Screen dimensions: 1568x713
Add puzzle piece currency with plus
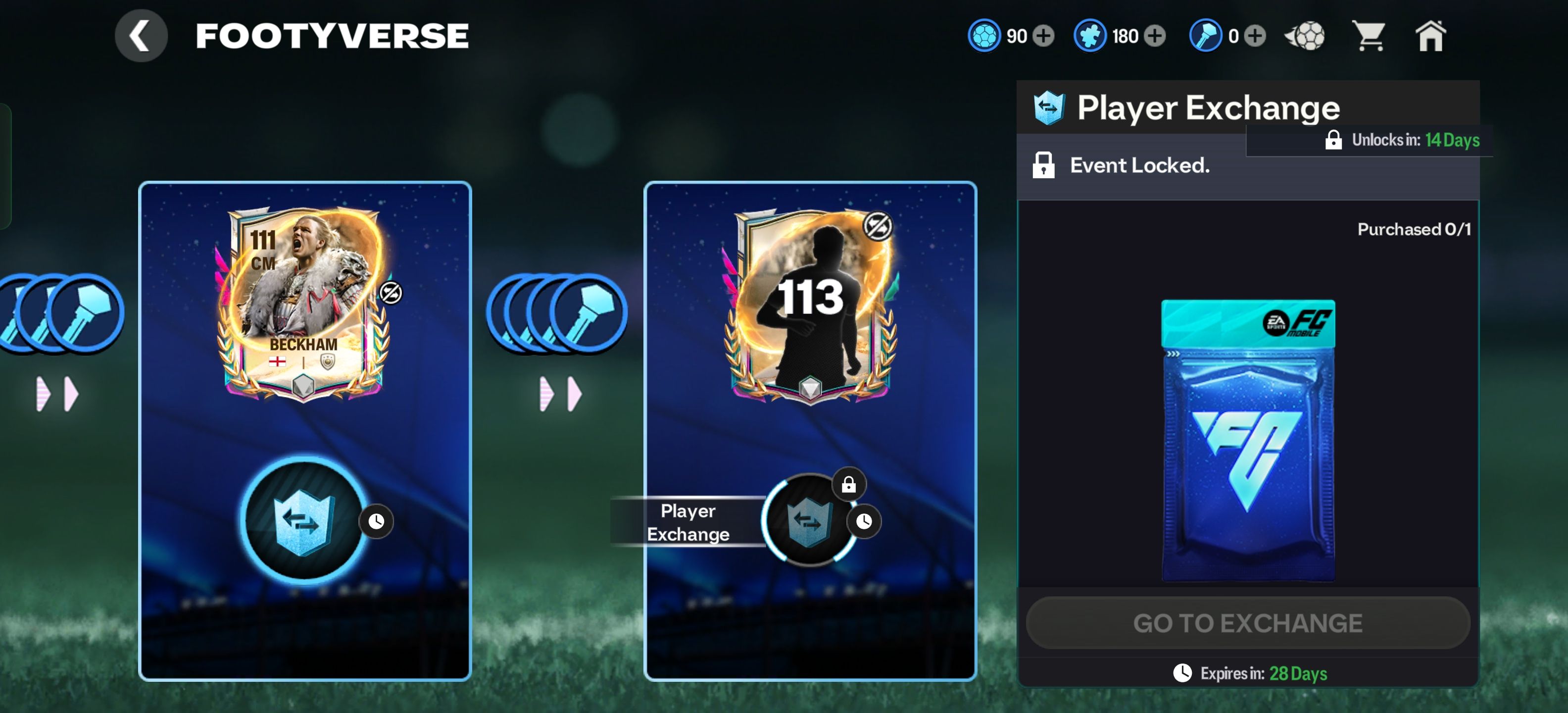[x=1155, y=36]
